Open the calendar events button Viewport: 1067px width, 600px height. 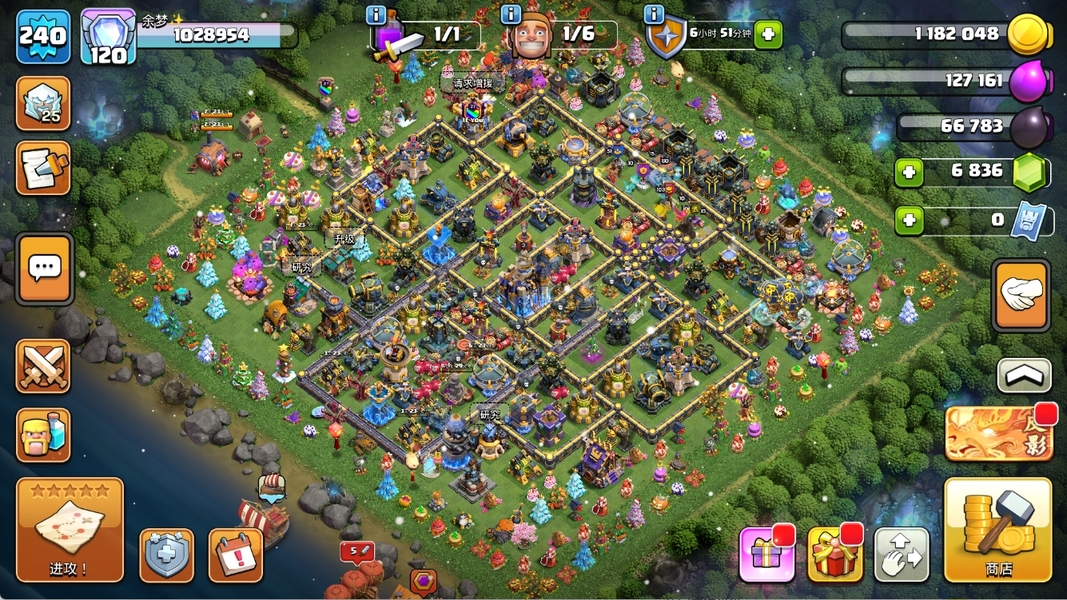coord(235,555)
